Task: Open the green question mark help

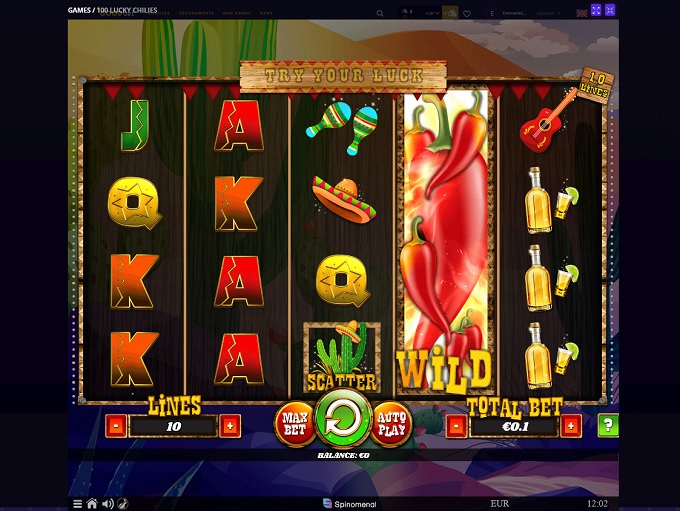Action: click(x=607, y=425)
